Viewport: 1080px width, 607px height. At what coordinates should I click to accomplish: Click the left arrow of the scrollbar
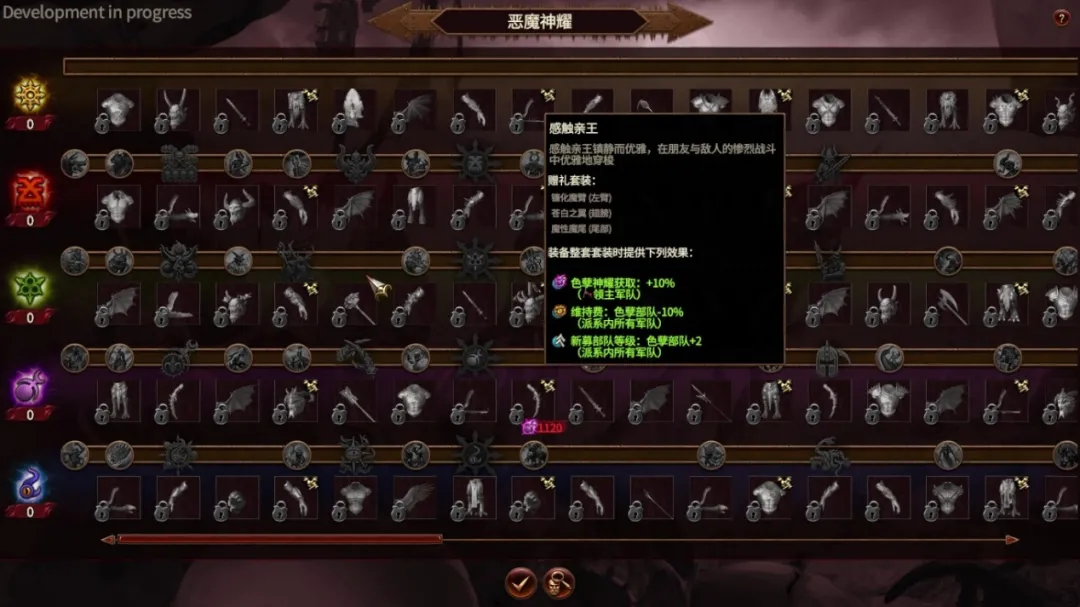[107, 540]
